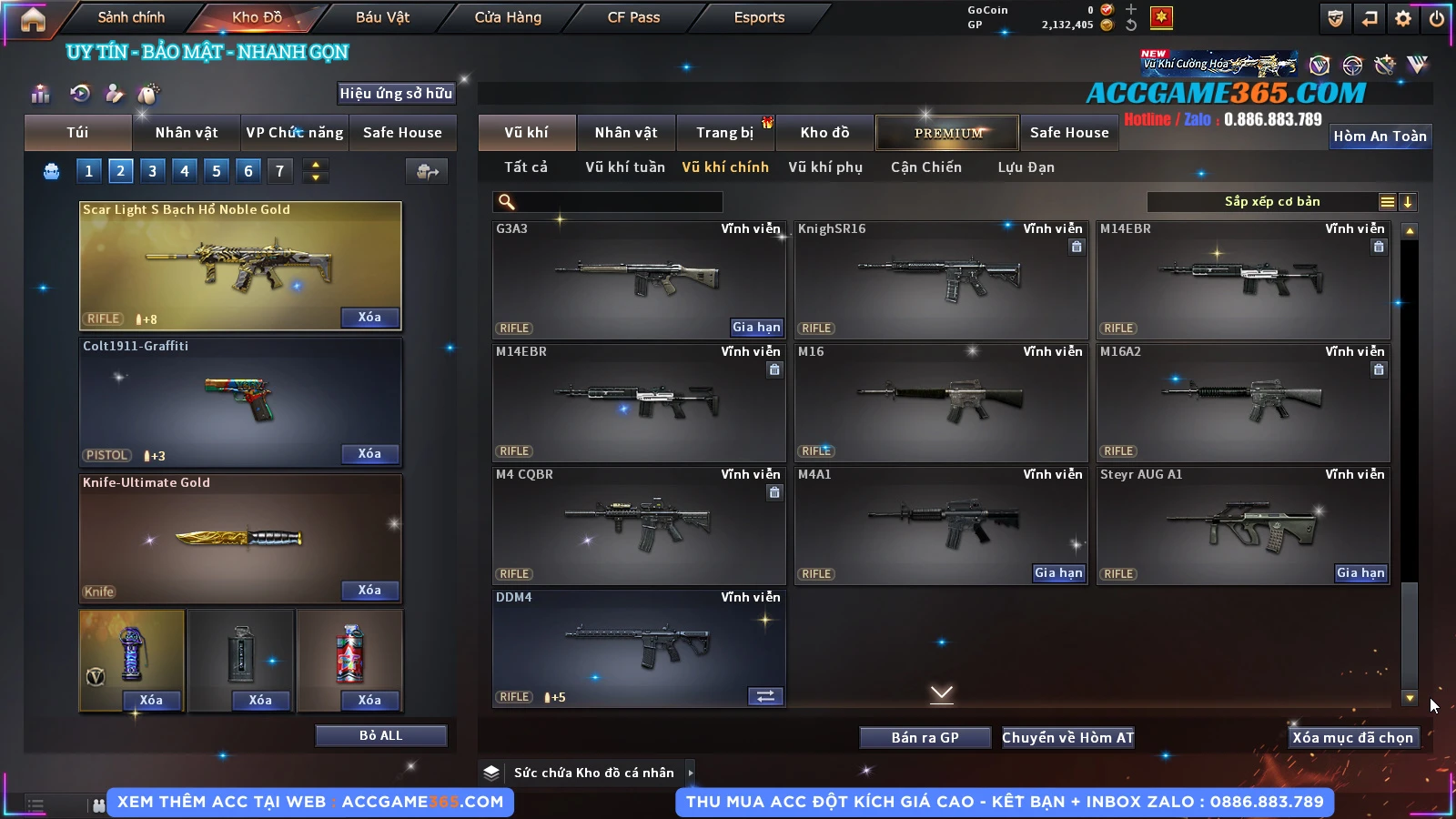Click Chuyển về Hòm AT button

1067,738
